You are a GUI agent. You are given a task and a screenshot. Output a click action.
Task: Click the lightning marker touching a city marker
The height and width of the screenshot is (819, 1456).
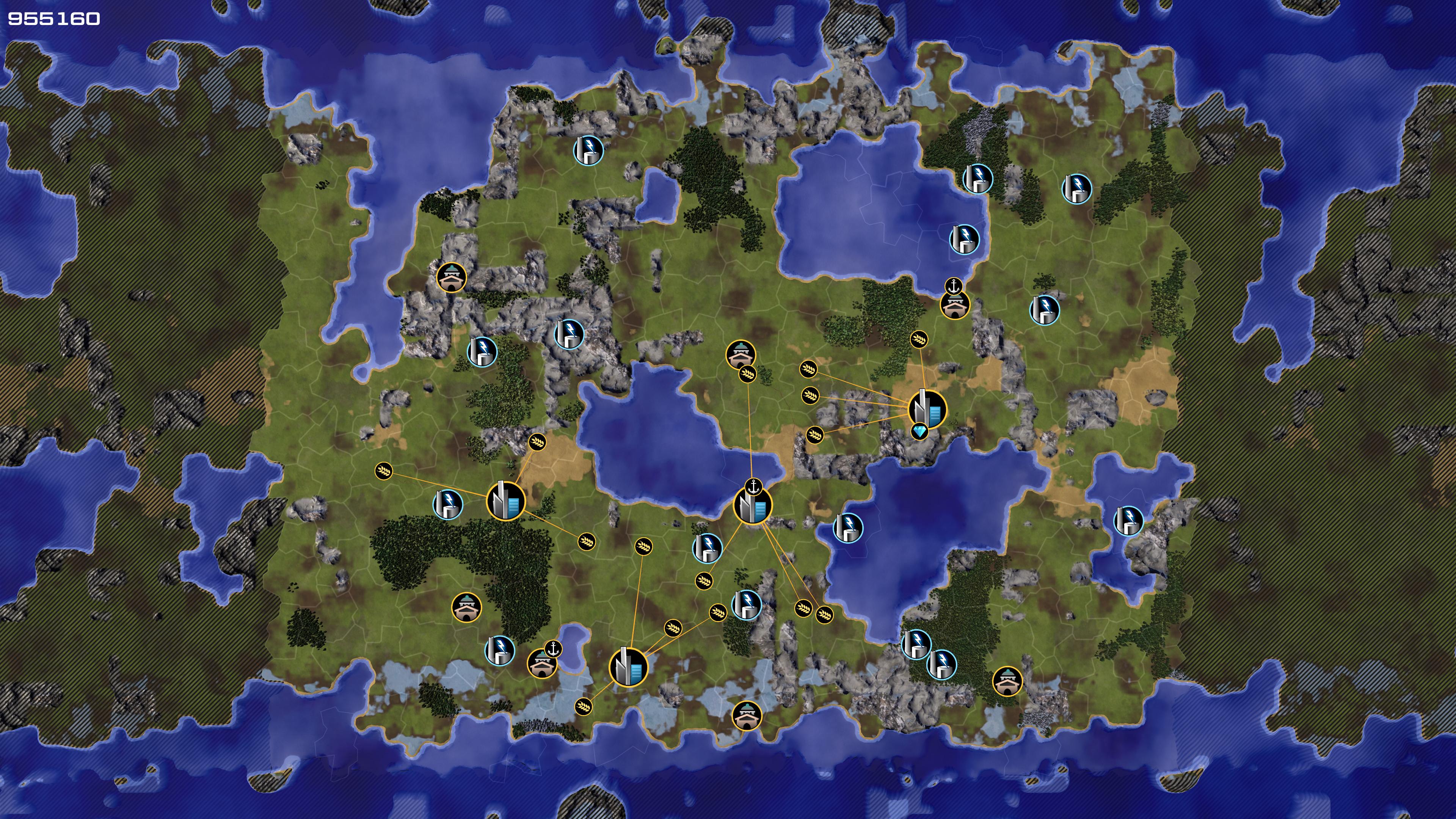click(x=448, y=504)
